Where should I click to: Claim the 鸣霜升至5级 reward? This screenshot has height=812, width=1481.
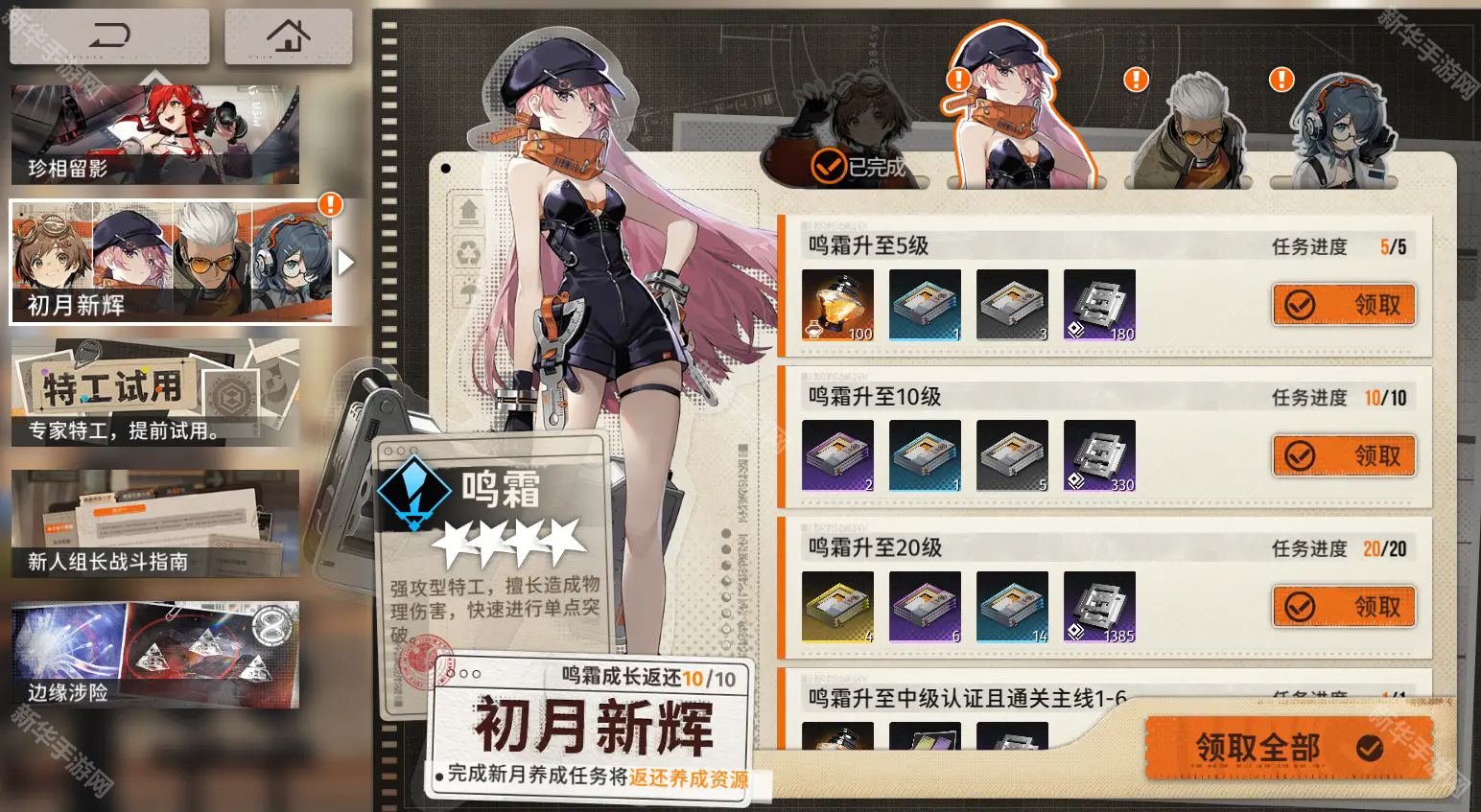click(x=1343, y=304)
